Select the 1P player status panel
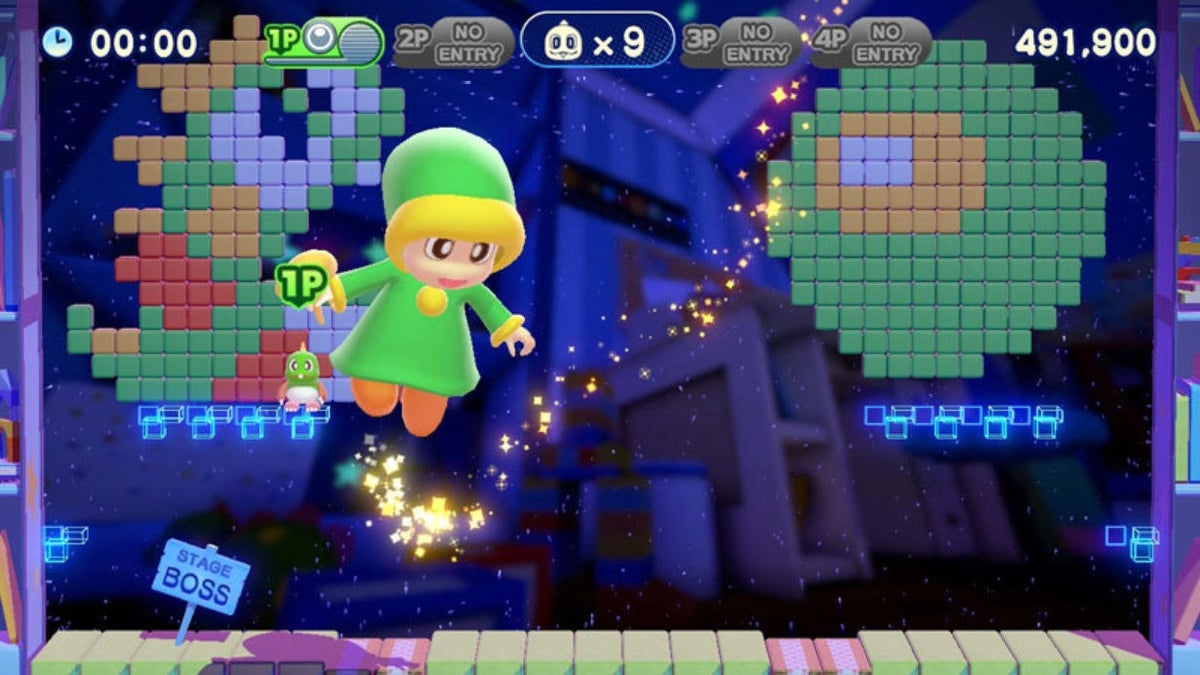 point(323,41)
